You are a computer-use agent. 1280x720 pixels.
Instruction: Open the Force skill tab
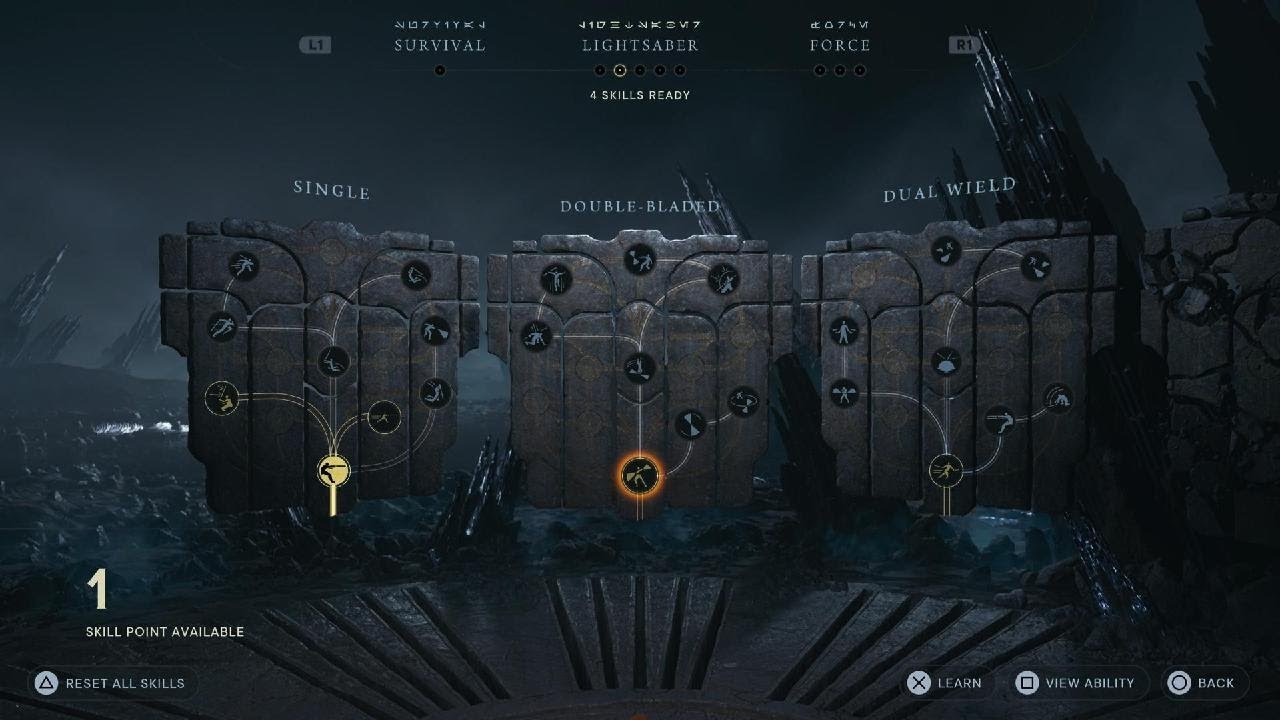click(x=840, y=45)
